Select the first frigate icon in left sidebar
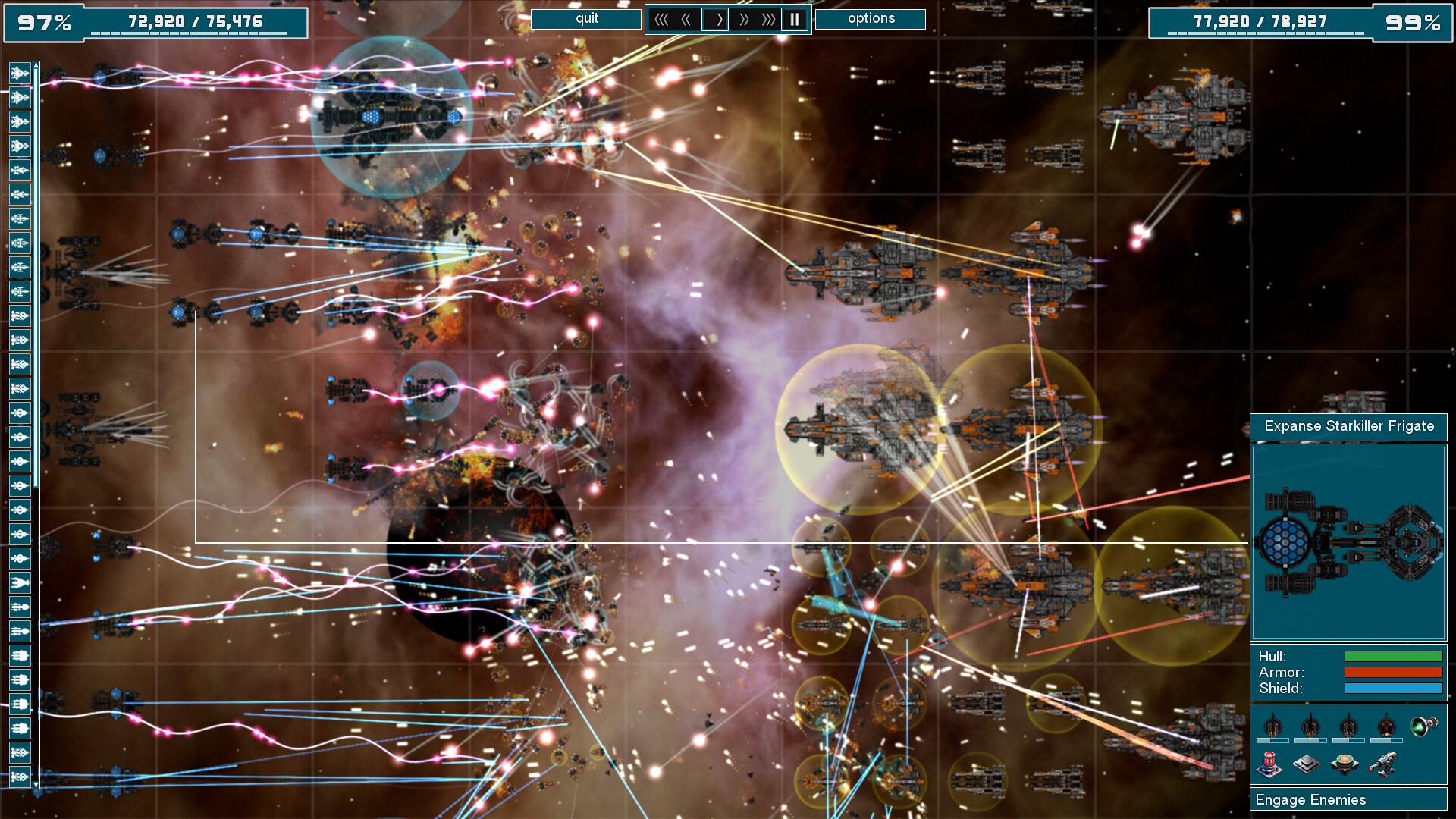This screenshot has width=1456, height=819. [x=18, y=73]
